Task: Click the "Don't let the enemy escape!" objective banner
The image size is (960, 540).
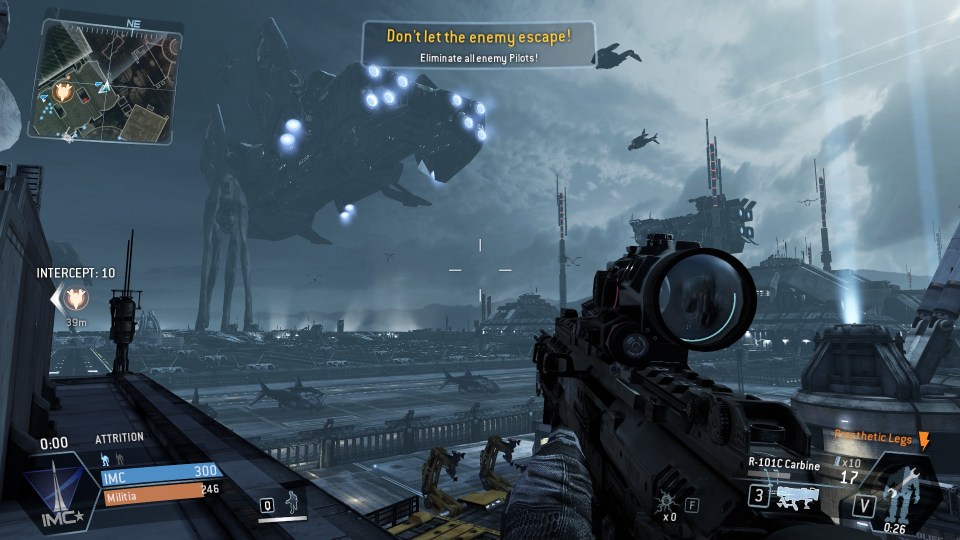Action: point(479,43)
